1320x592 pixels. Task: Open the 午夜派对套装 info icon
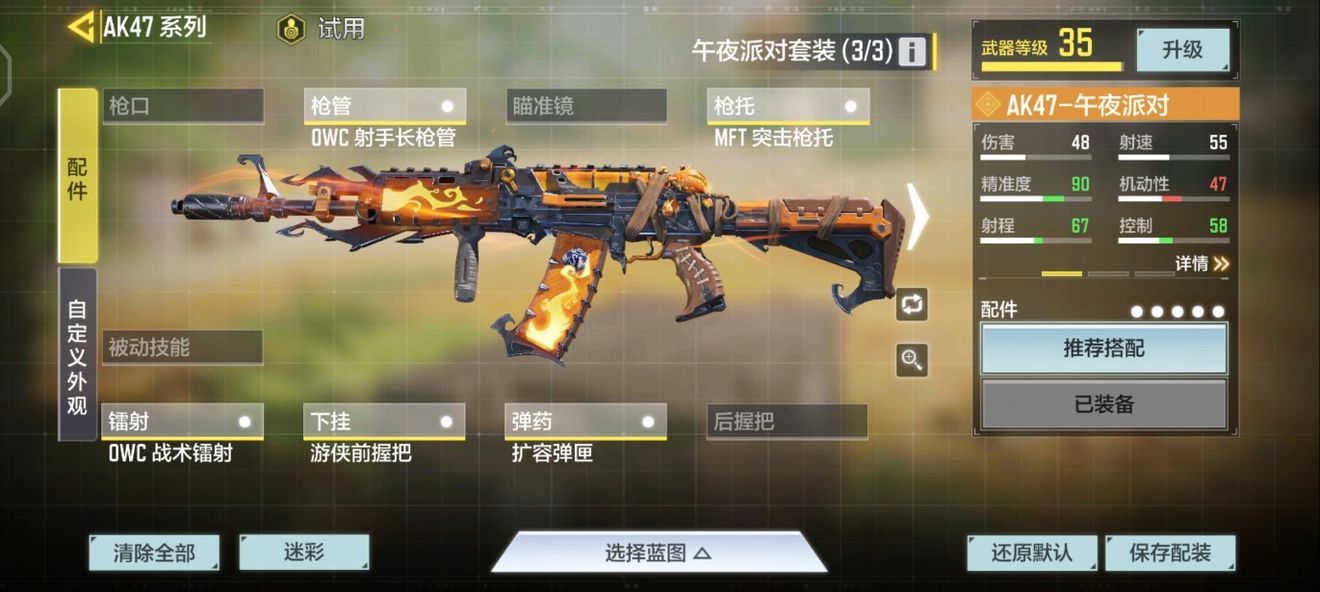911,51
